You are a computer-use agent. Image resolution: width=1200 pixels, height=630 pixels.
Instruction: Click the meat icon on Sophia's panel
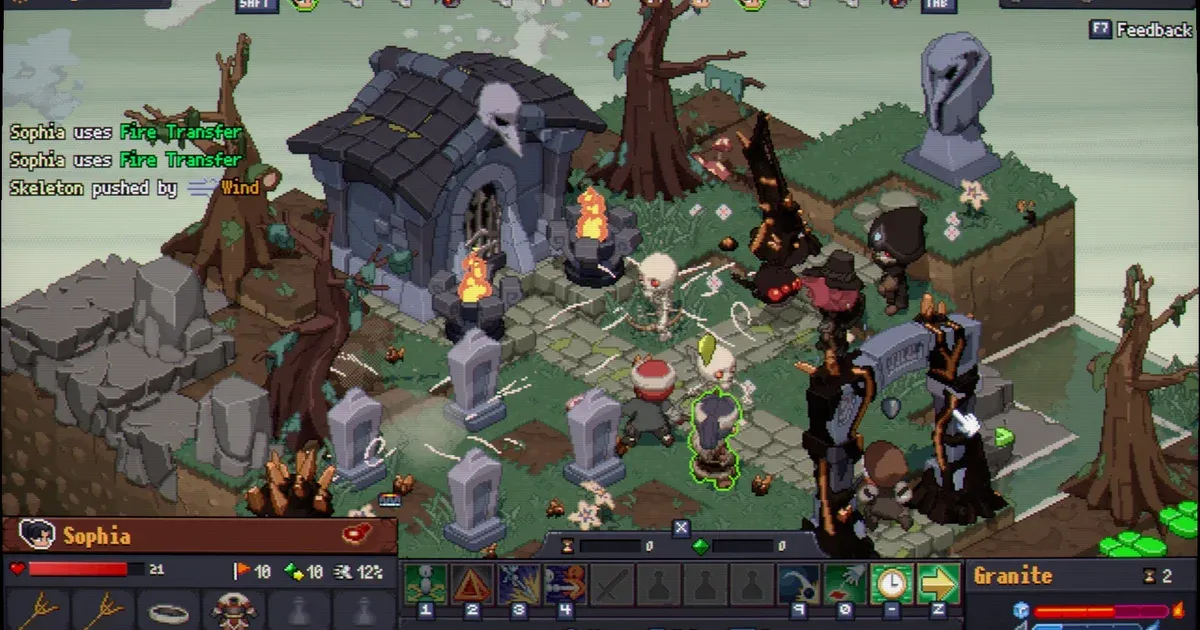tap(358, 533)
